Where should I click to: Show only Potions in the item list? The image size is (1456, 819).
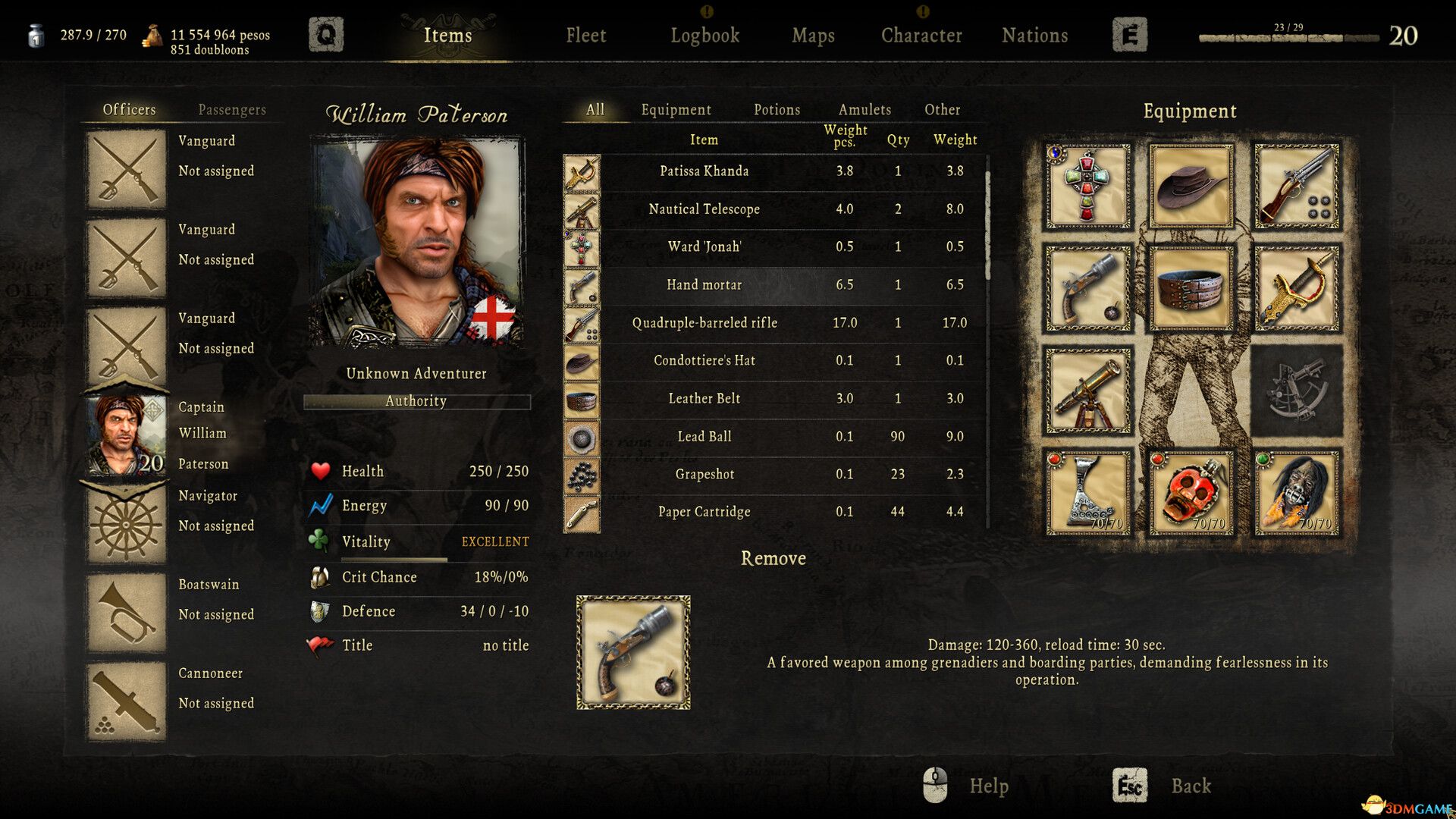[x=777, y=110]
